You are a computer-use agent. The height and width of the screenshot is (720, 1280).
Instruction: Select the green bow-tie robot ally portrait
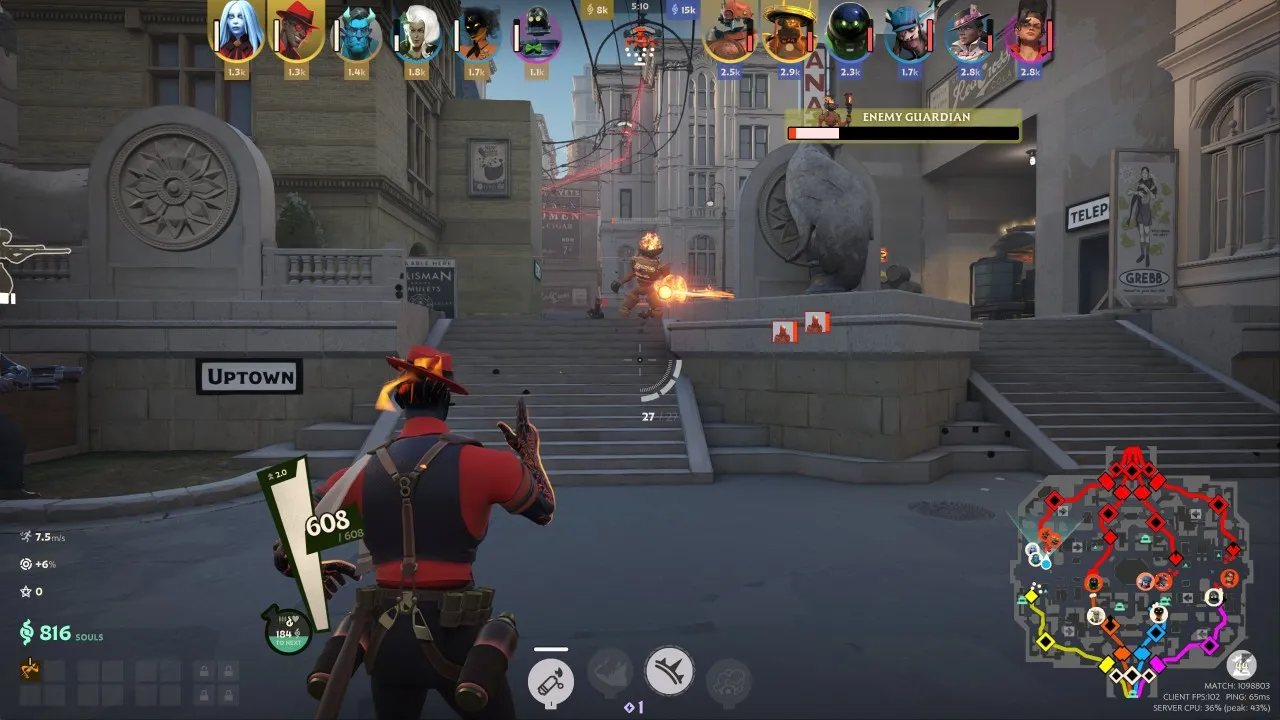point(538,34)
